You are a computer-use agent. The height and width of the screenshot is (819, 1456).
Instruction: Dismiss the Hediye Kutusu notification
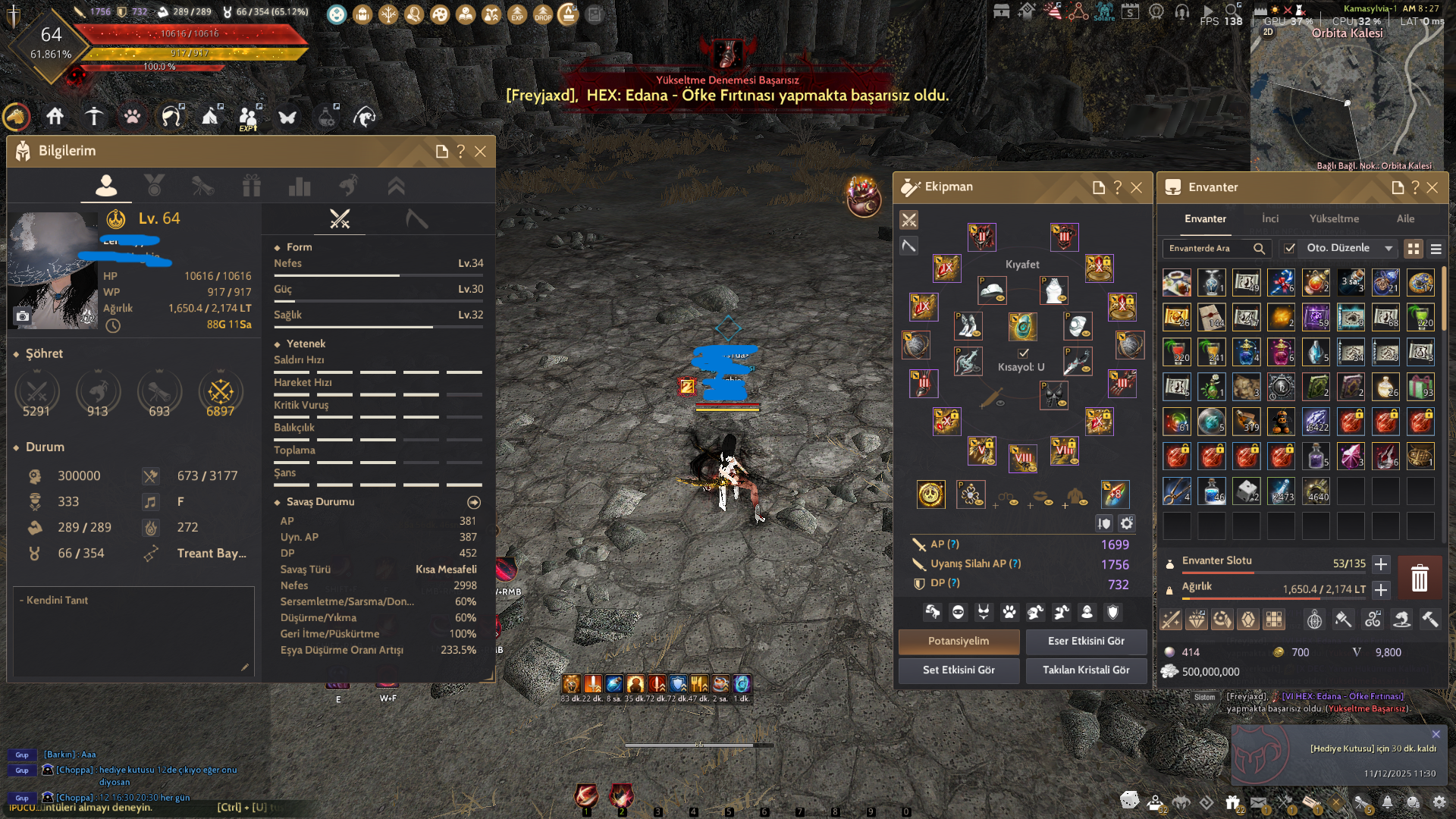(1436, 734)
